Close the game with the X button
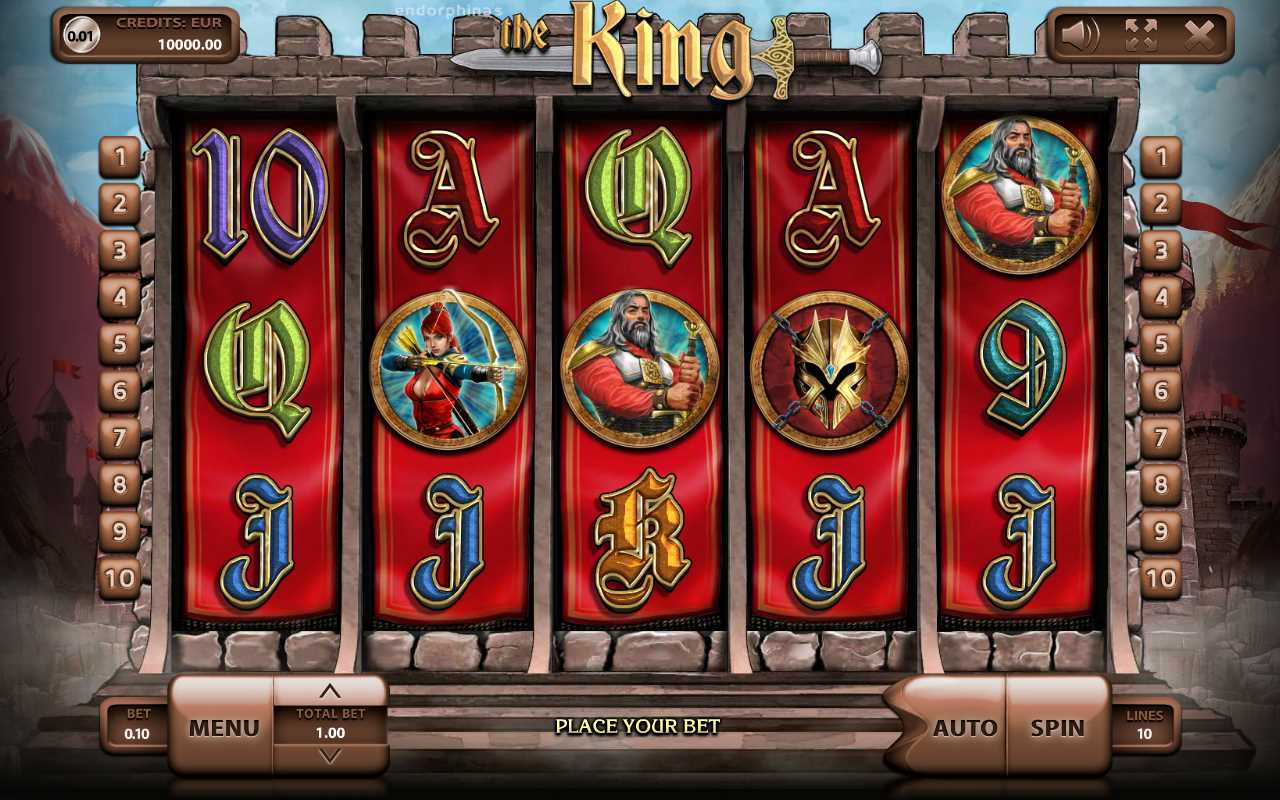The width and height of the screenshot is (1280, 800). pos(1199,36)
